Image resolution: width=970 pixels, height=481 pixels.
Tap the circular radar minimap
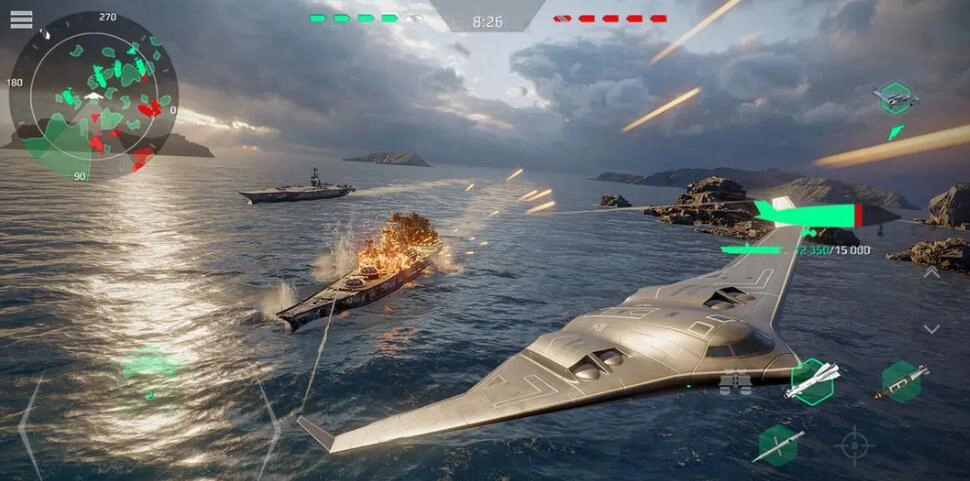pyautogui.click(x=92, y=97)
